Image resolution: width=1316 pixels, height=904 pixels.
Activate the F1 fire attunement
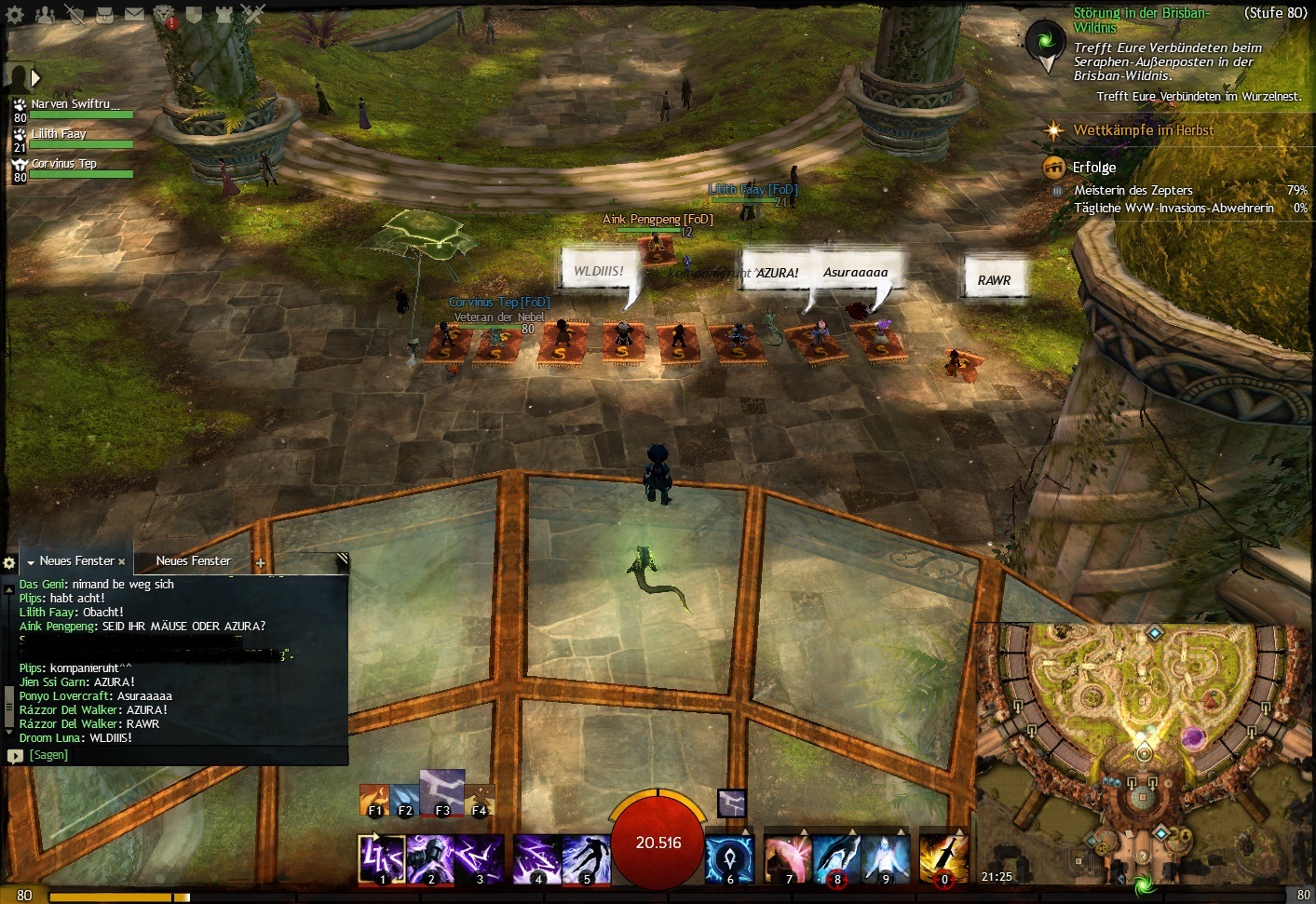point(374,801)
